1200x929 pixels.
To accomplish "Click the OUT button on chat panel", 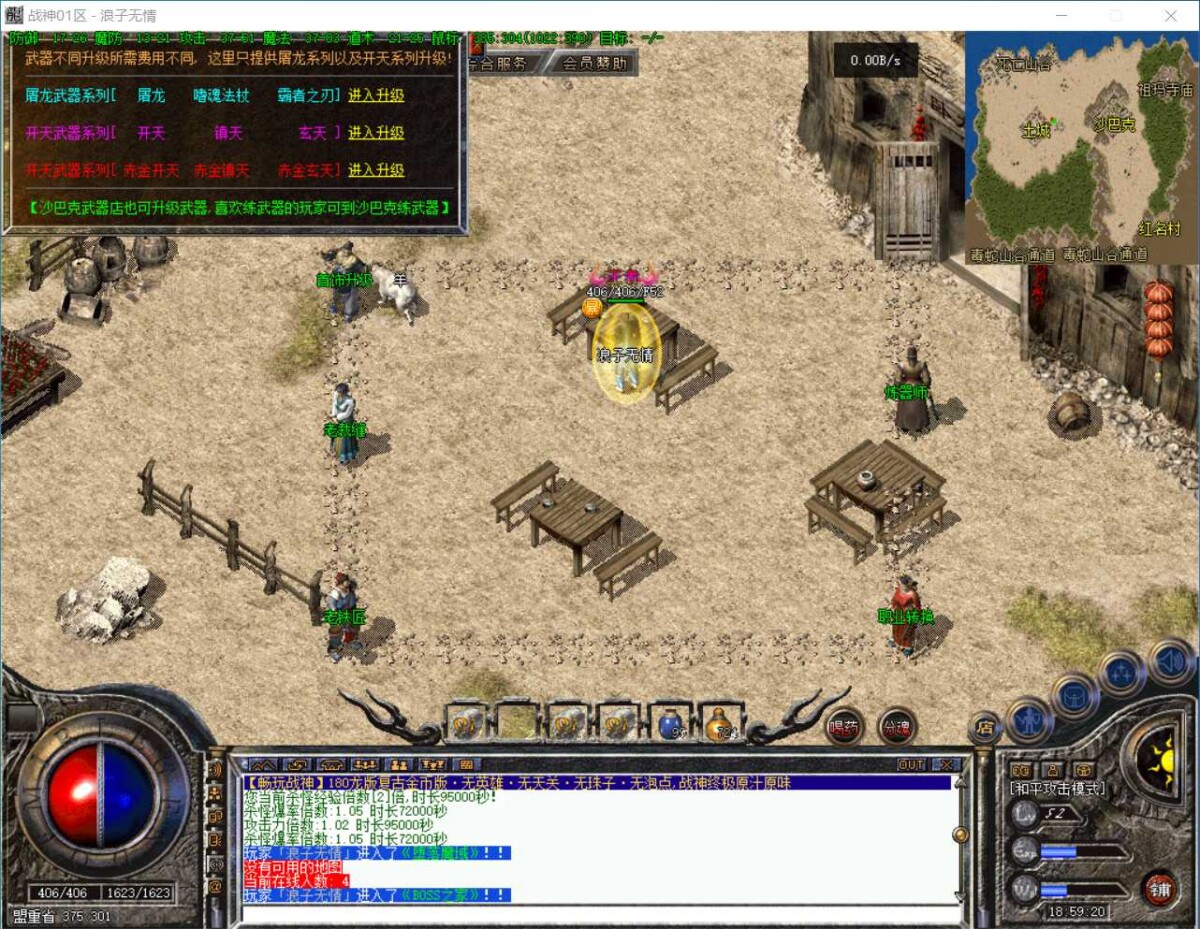I will tap(911, 765).
